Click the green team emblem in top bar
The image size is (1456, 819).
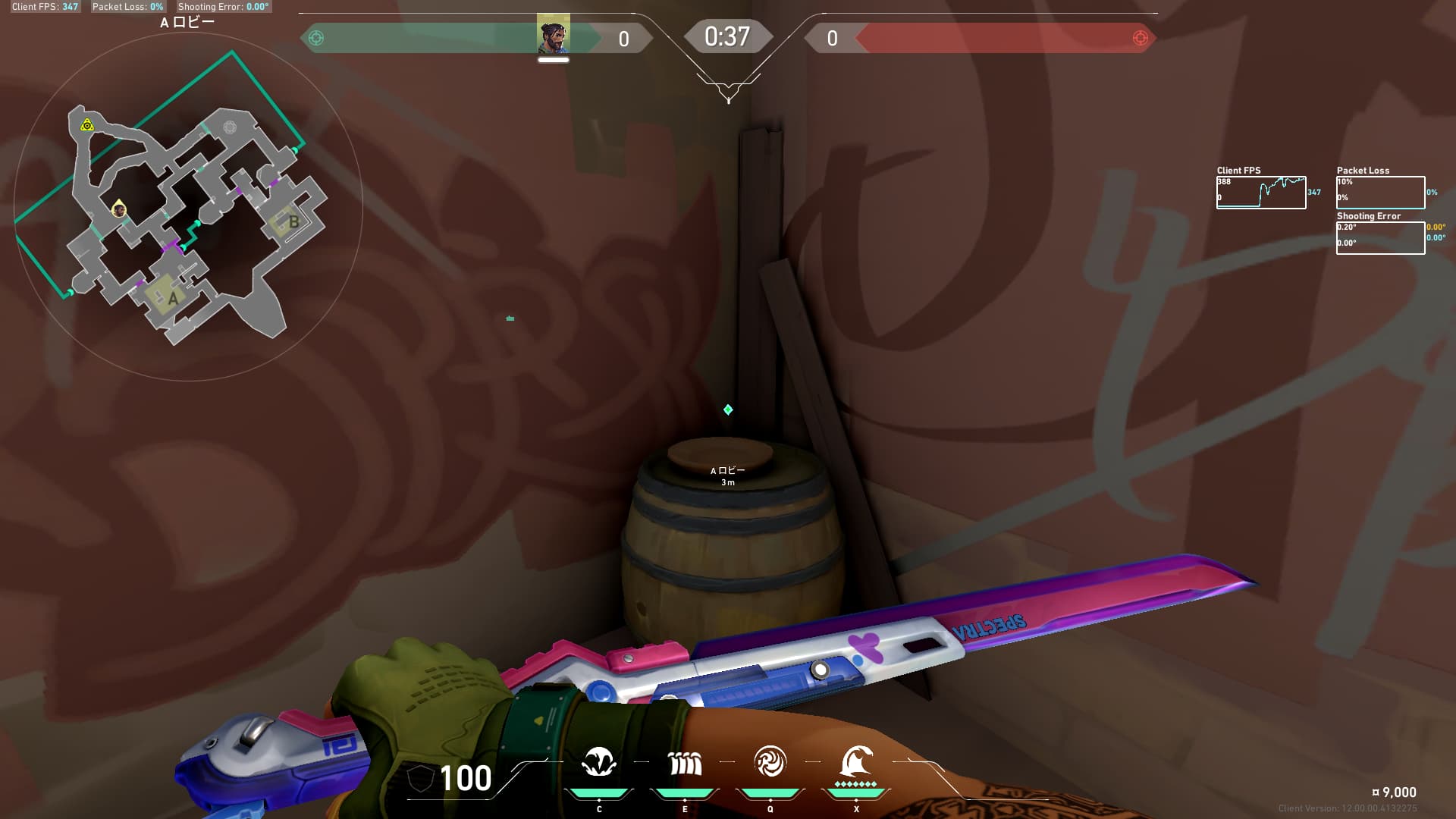tap(316, 38)
